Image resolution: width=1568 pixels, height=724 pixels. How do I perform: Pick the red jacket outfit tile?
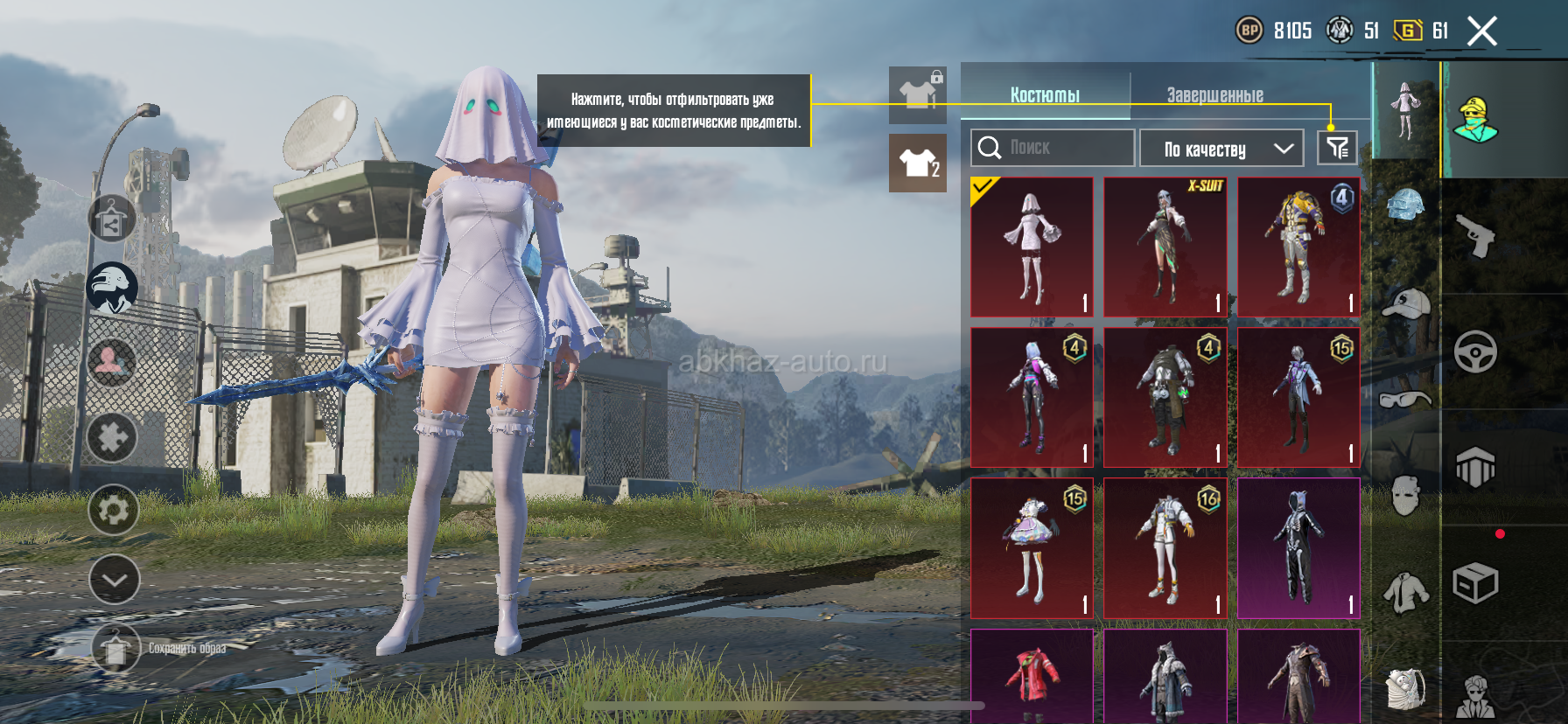pyautogui.click(x=1032, y=675)
